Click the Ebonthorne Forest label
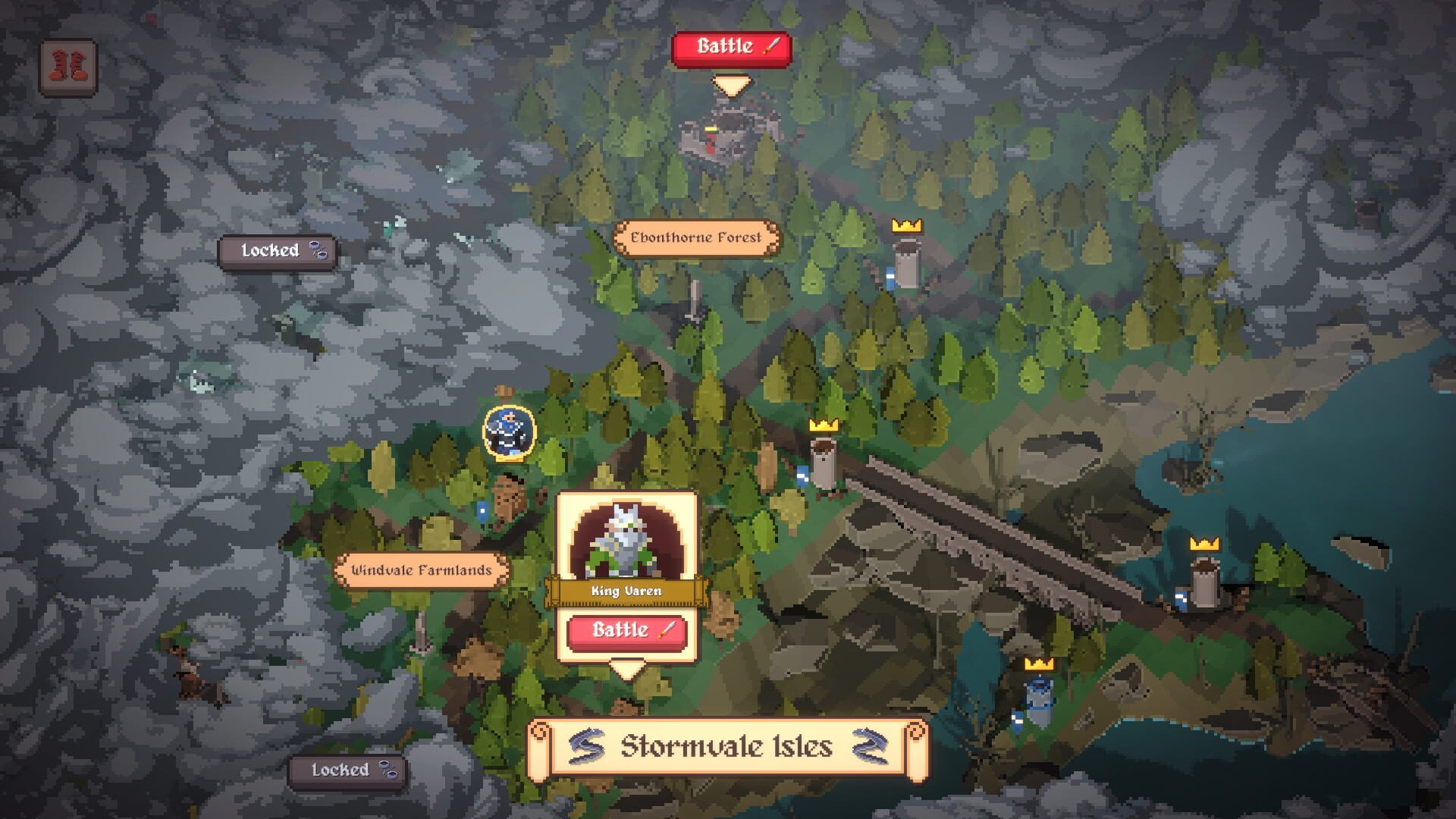 point(694,237)
